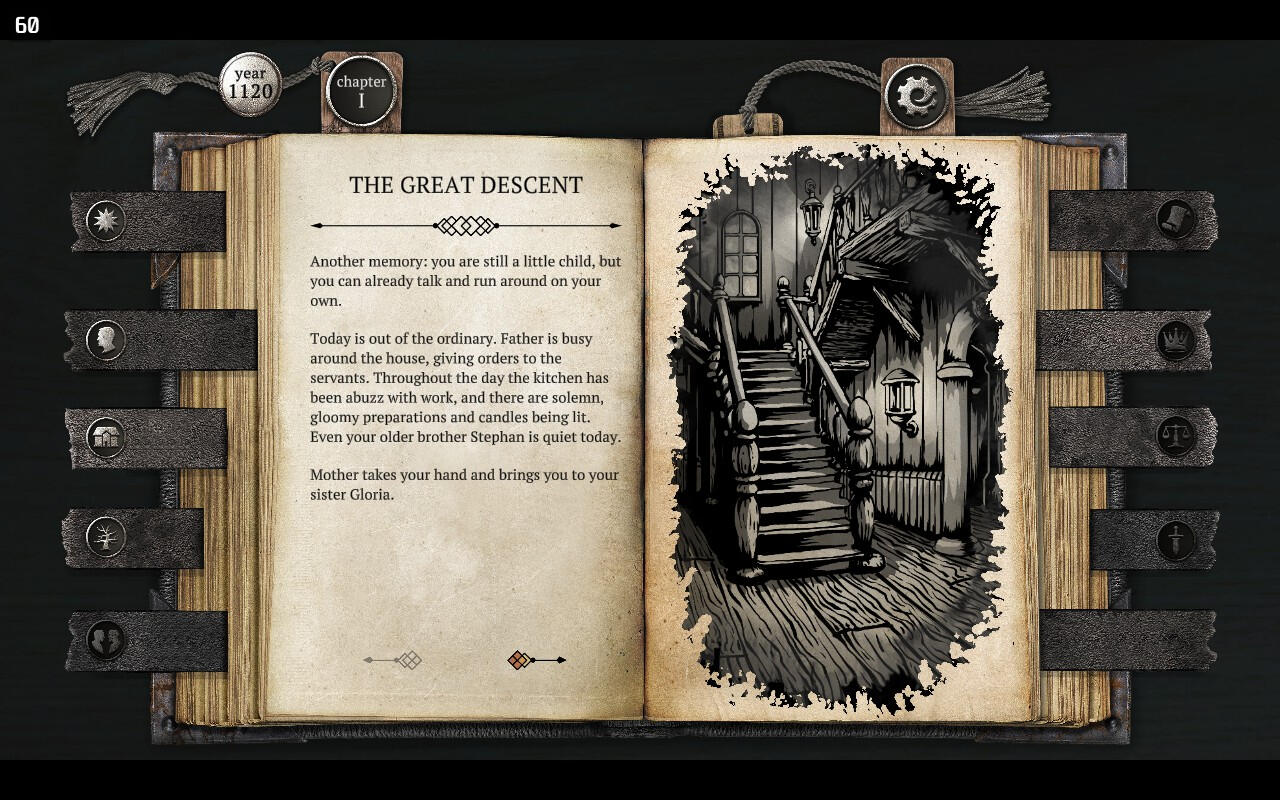Click the year 1120 medallion
The width and height of the screenshot is (1280, 800).
click(x=250, y=84)
